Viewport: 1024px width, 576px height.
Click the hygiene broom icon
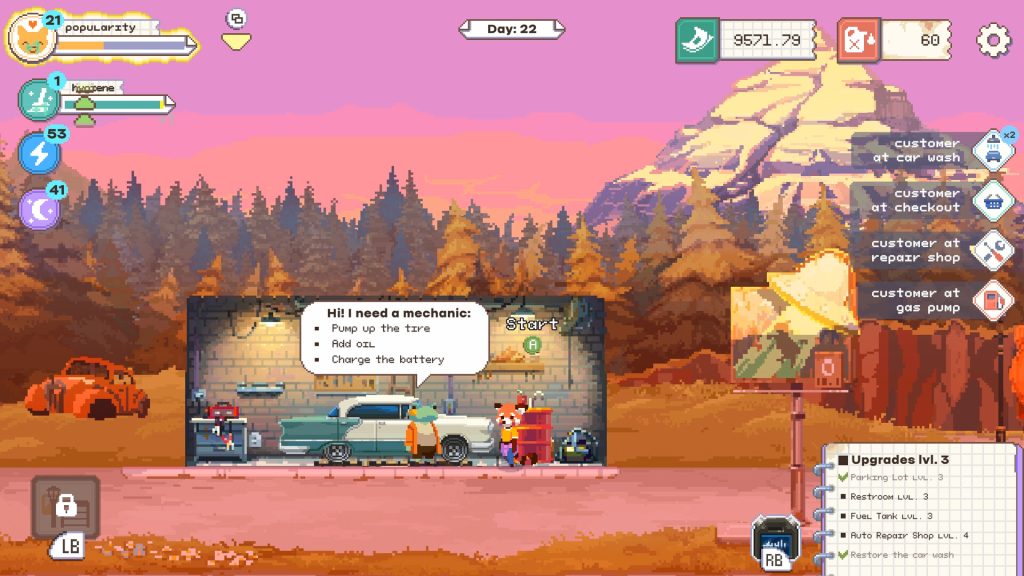tap(38, 100)
